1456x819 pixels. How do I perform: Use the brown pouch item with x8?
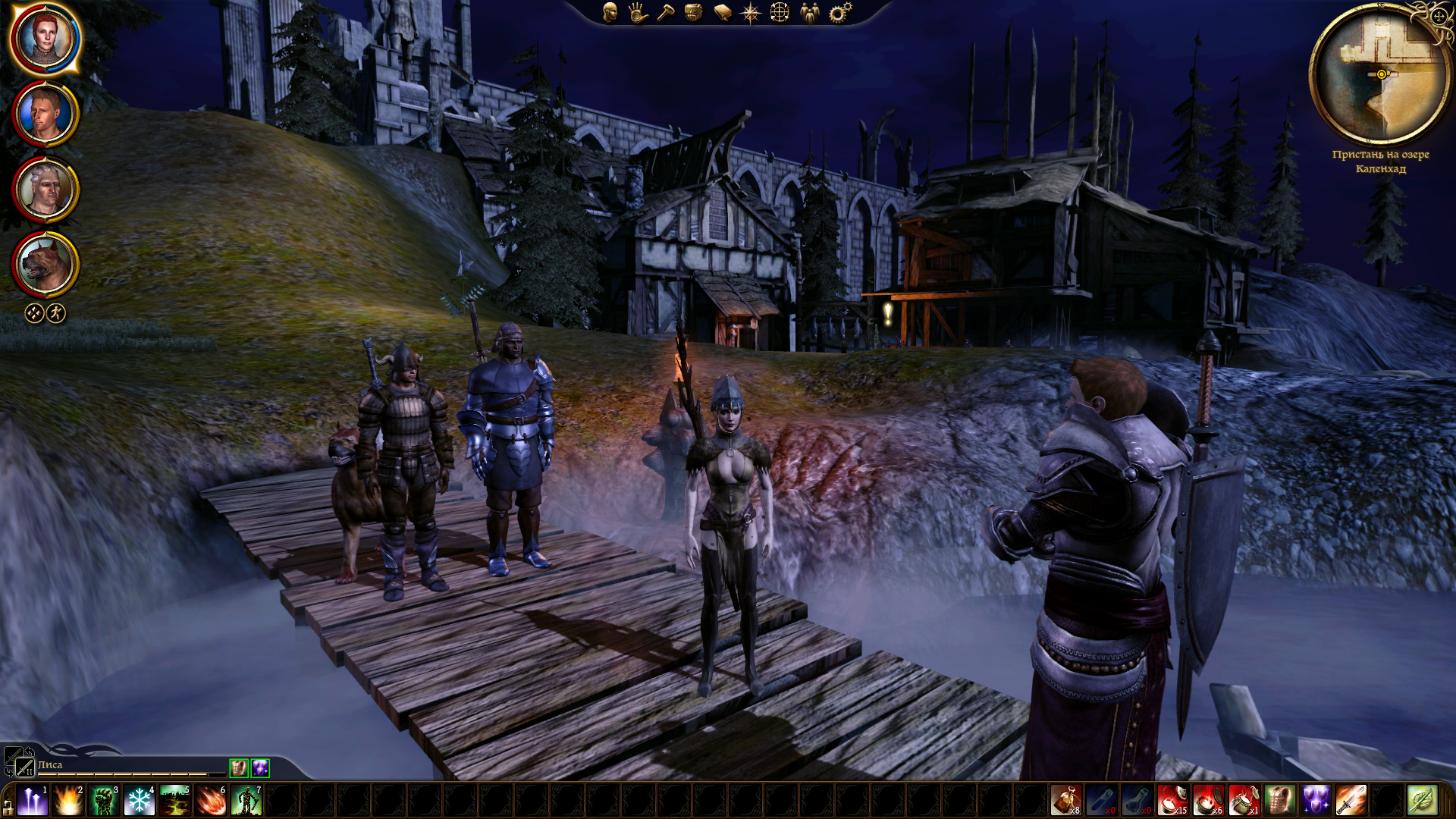pyautogui.click(x=1065, y=801)
